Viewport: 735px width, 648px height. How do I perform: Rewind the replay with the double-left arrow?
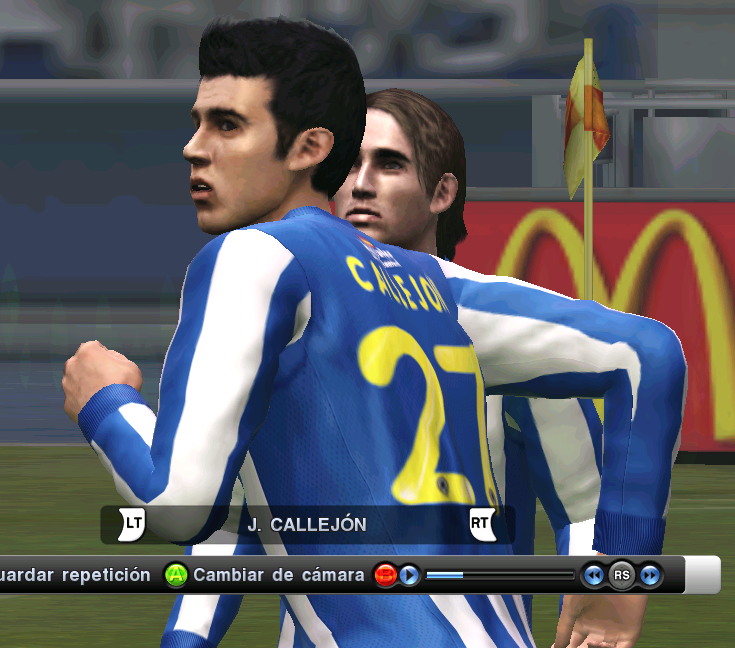594,576
